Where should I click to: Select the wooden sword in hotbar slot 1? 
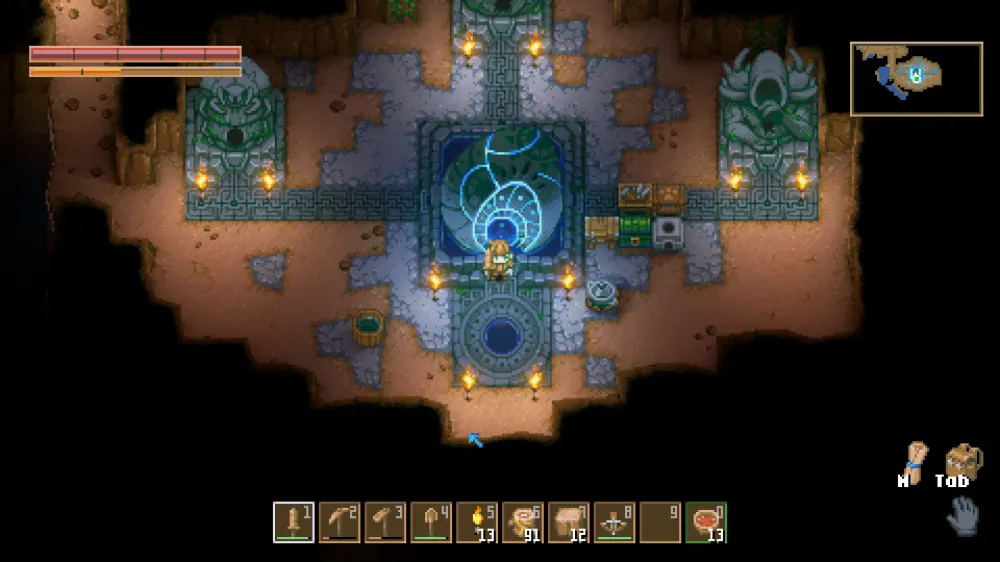(294, 522)
